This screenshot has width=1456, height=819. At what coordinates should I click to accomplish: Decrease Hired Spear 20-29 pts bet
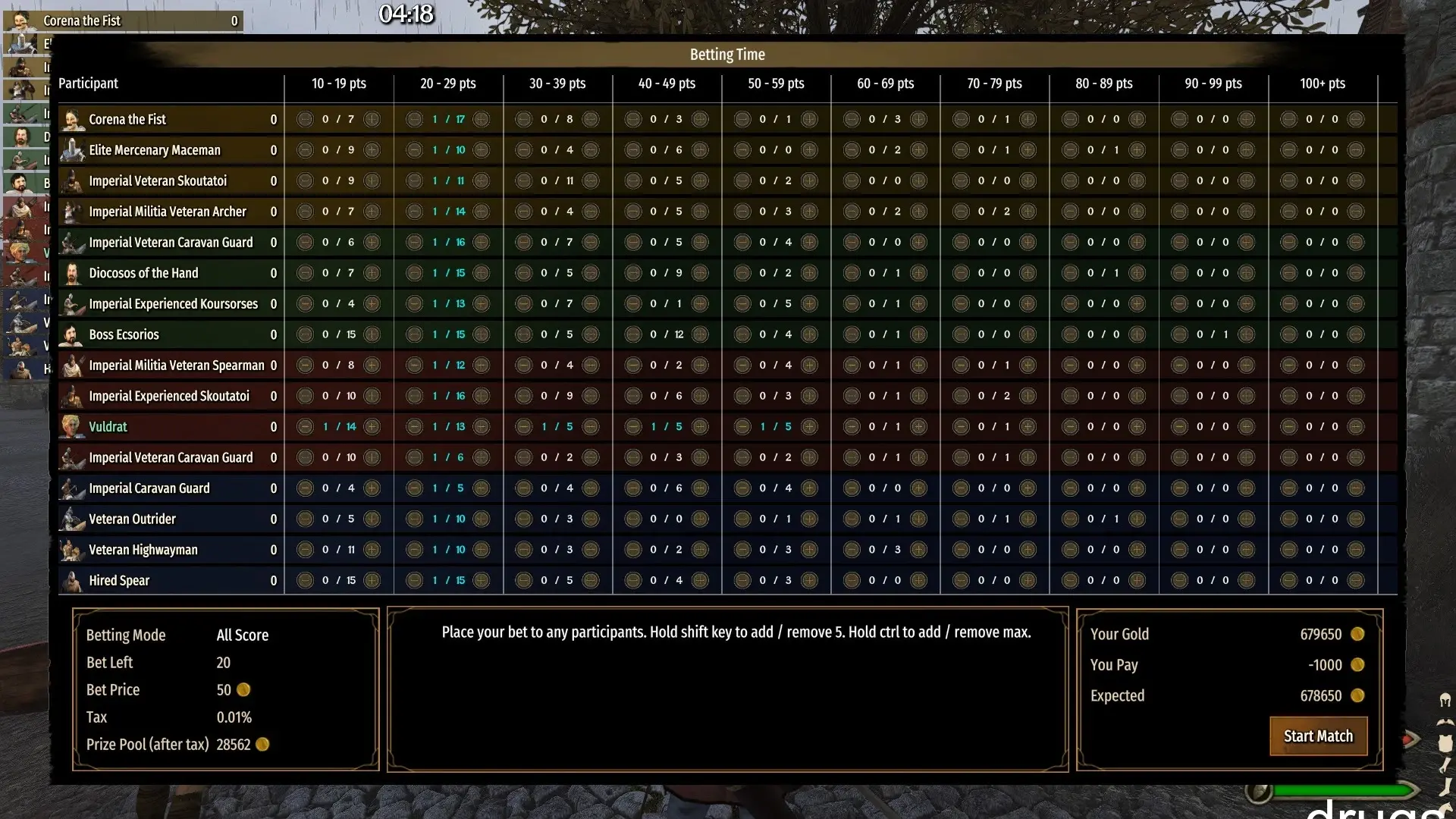point(414,581)
